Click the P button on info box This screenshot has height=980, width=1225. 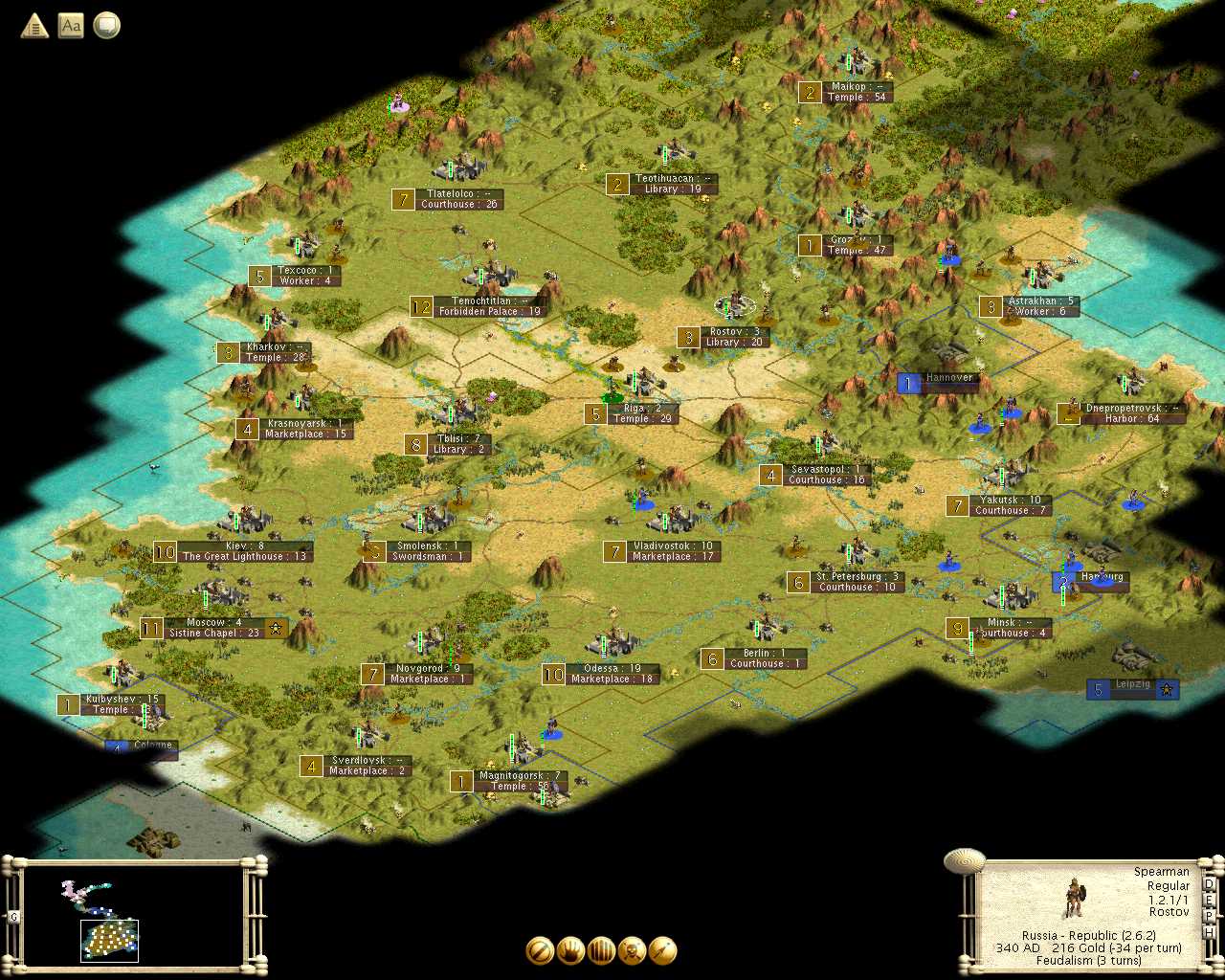[x=1209, y=916]
